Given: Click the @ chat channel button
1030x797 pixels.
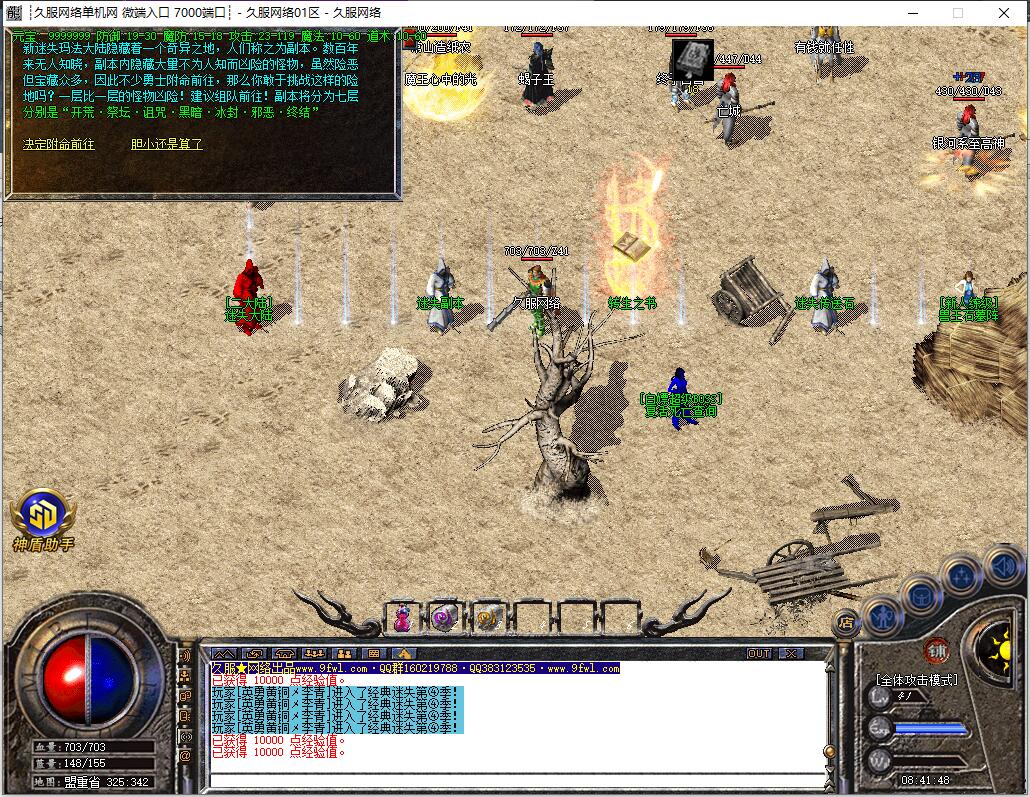Looking at the screenshot, I should coord(185,756).
